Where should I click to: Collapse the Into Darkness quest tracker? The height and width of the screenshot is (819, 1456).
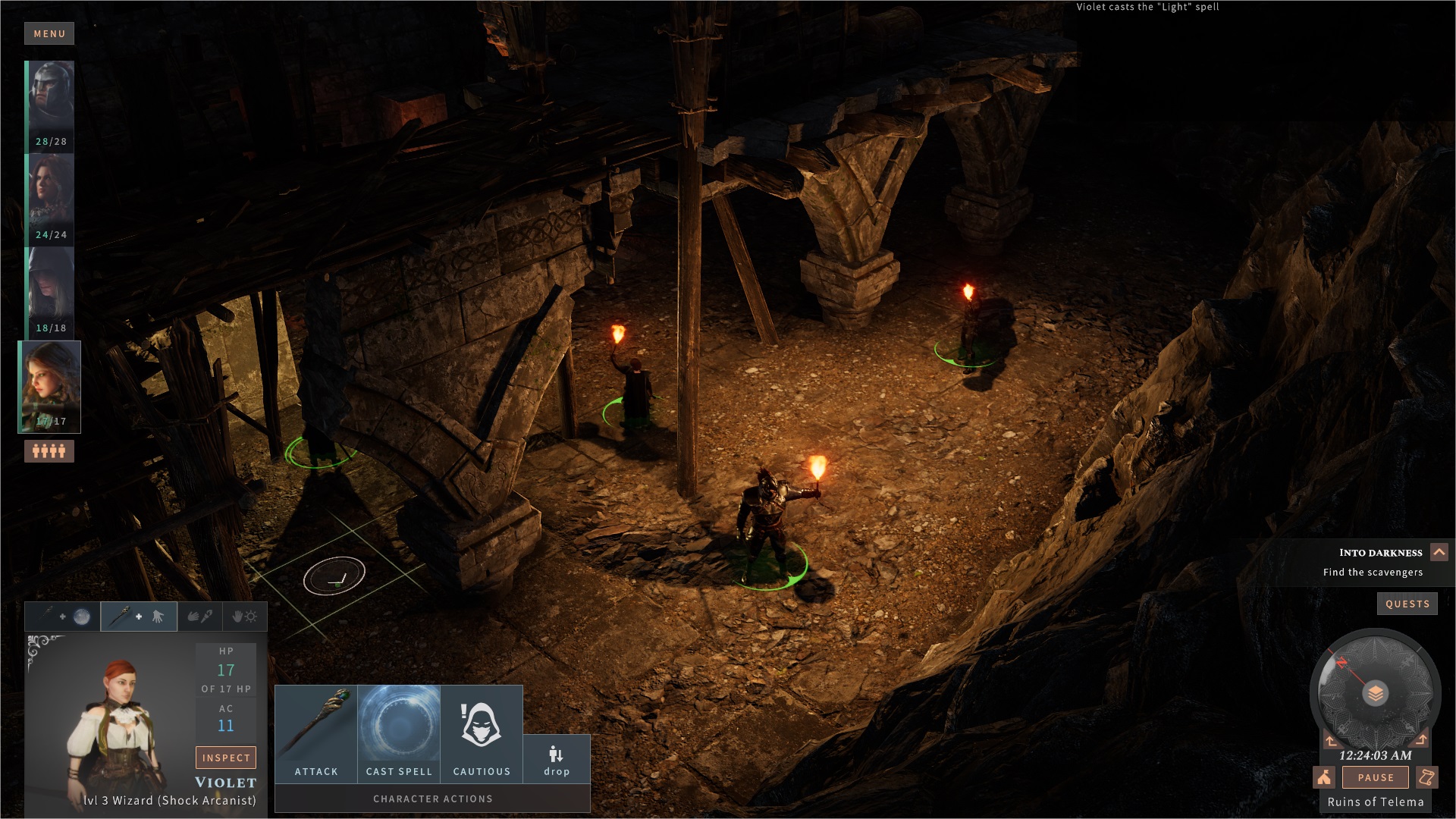[x=1439, y=552]
